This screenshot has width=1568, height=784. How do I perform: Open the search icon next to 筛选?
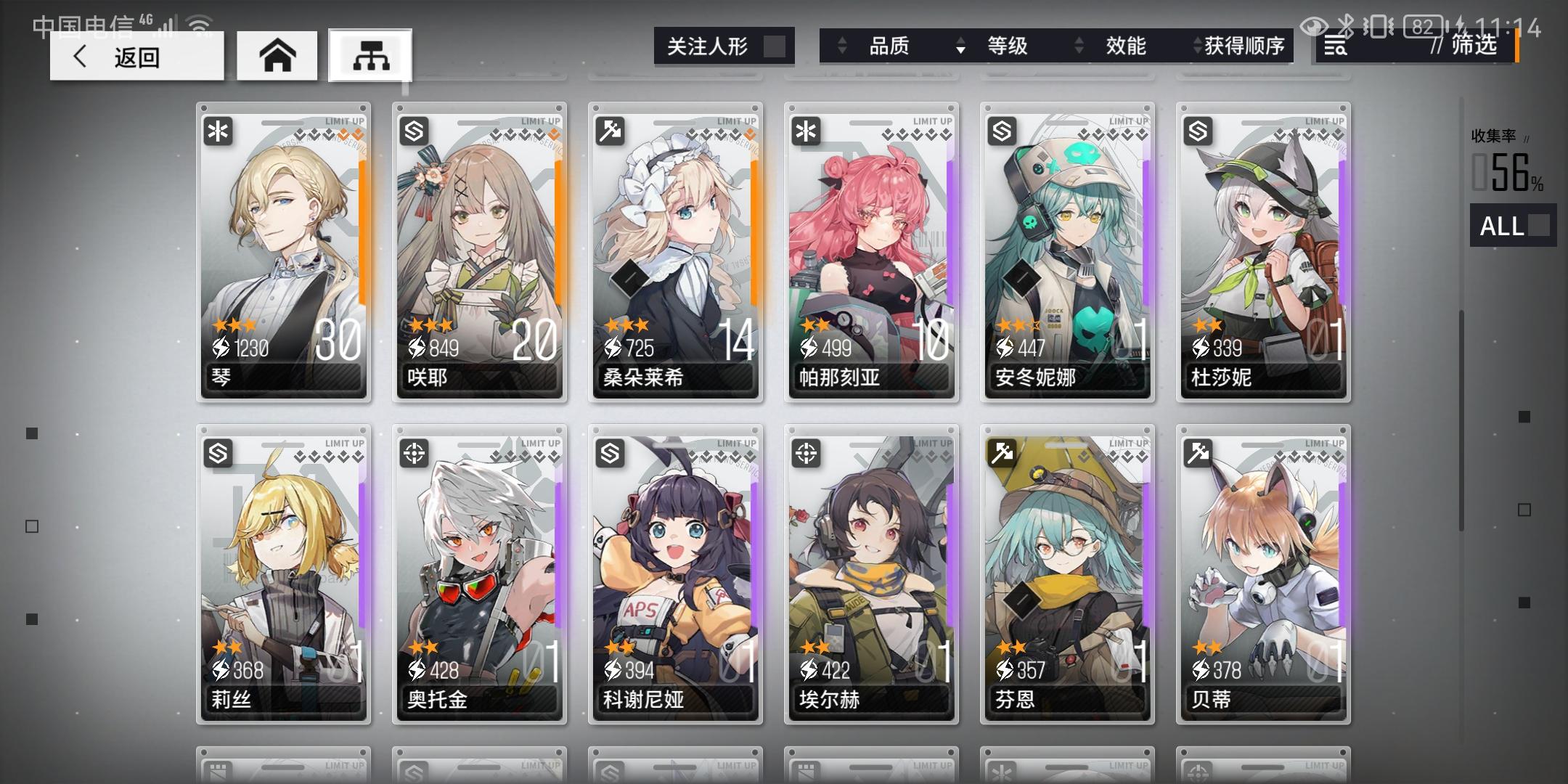tap(1334, 46)
